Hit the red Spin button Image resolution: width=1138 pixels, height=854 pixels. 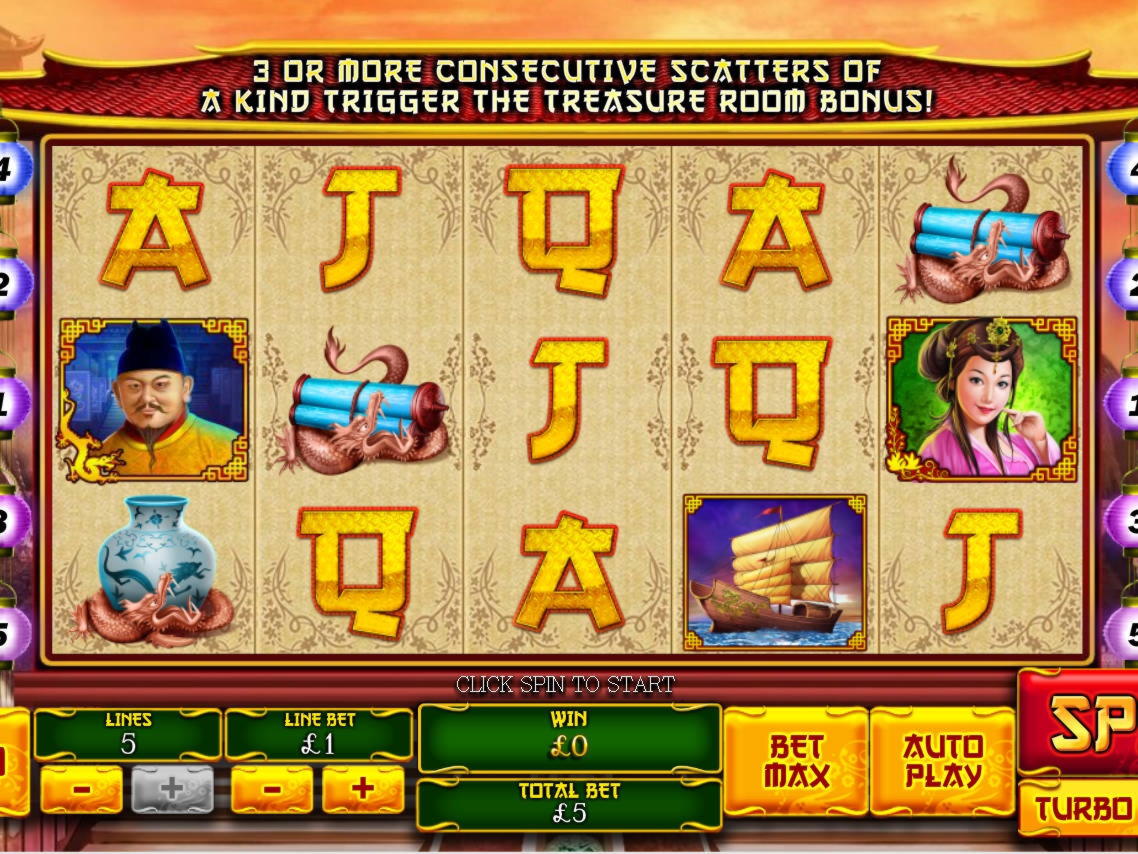(x=1082, y=722)
